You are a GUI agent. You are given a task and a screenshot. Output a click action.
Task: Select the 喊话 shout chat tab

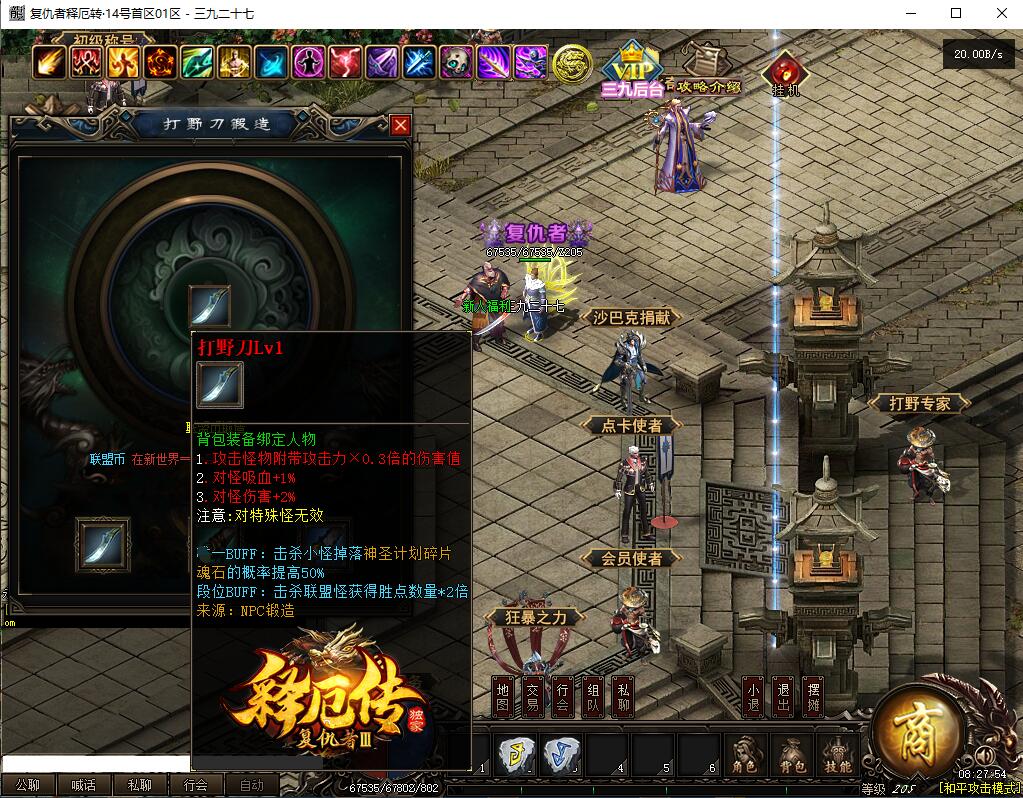tap(84, 786)
